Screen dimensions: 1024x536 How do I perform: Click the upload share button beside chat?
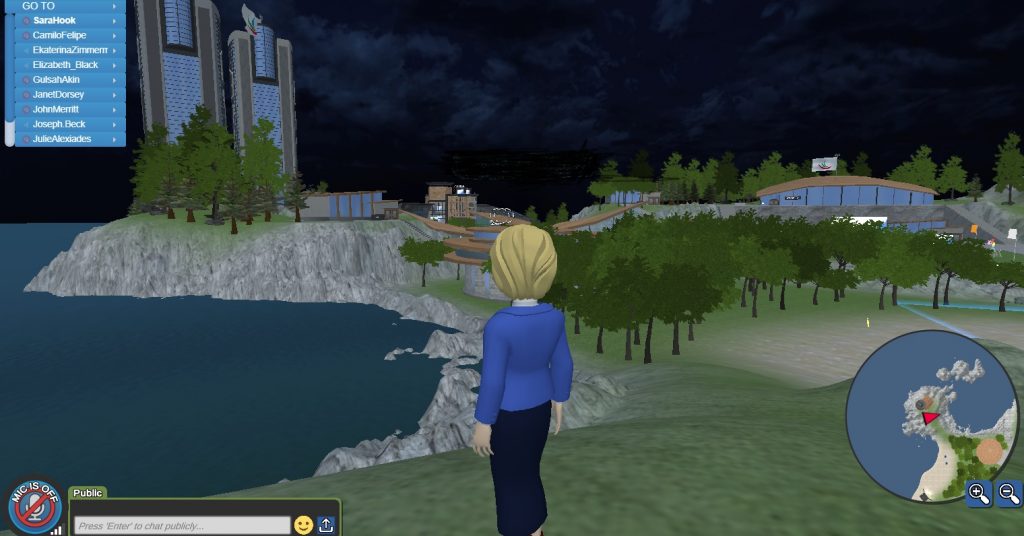point(327,525)
